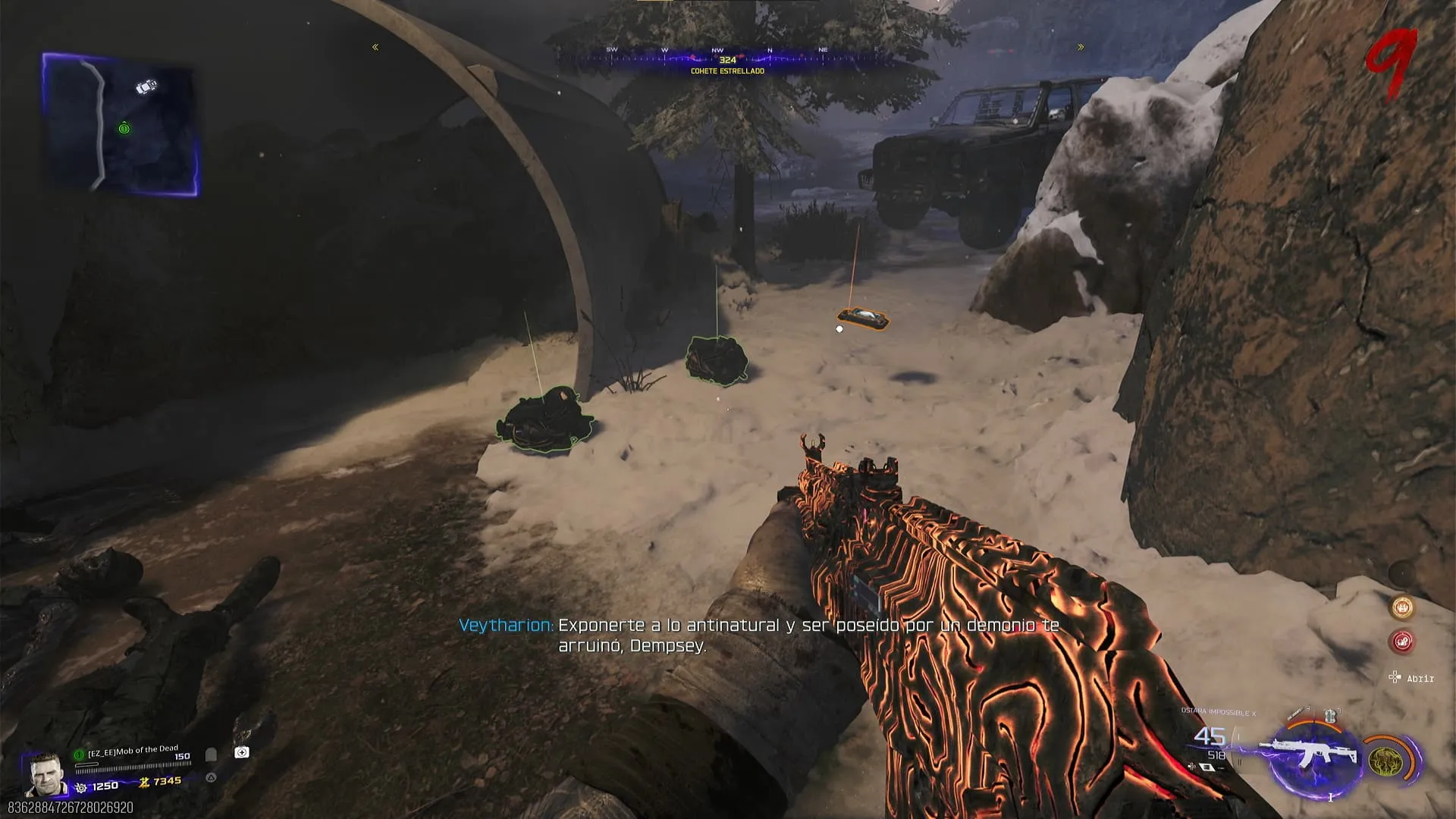Viewport: 1456px width, 819px height.
Task: Use the white medkit icon
Action: point(242,752)
